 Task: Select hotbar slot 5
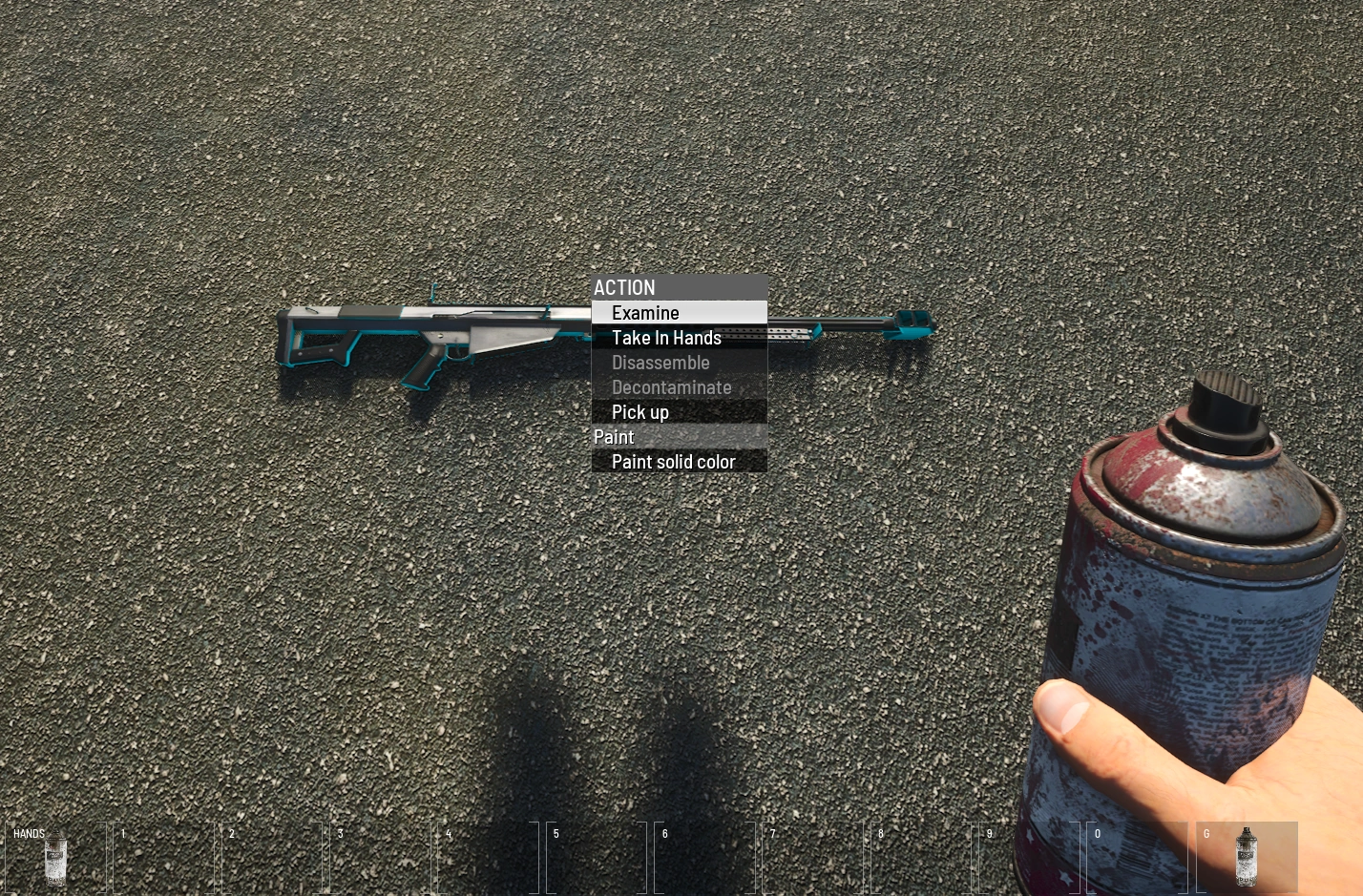597,857
